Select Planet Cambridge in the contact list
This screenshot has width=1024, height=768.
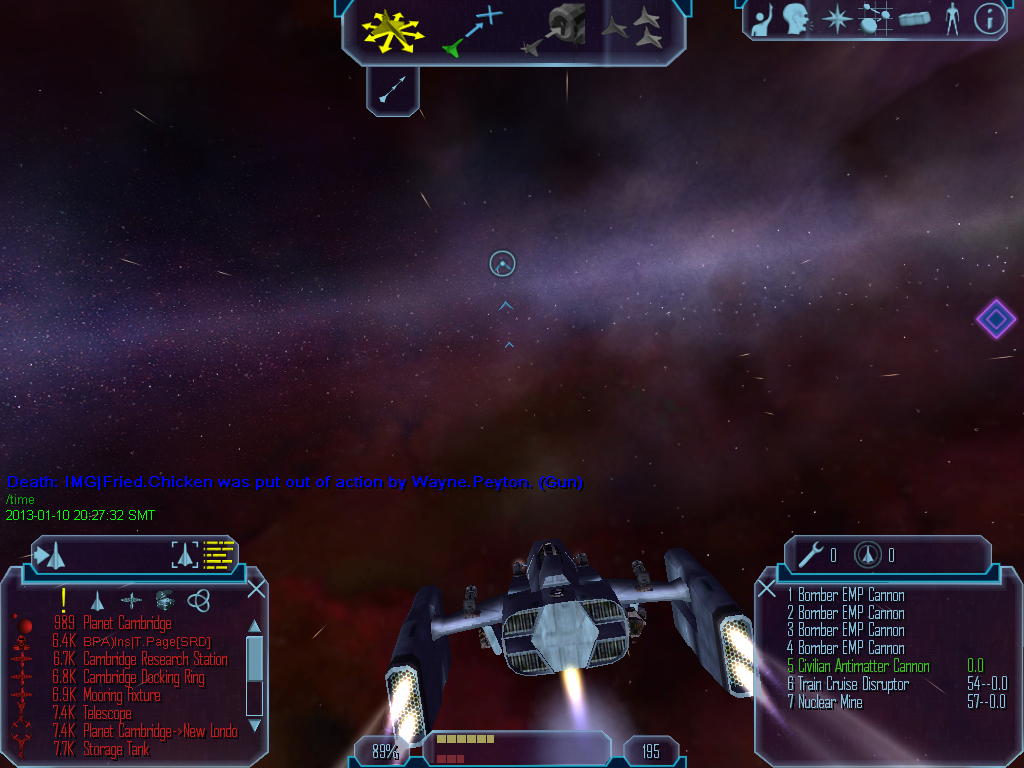[127, 624]
